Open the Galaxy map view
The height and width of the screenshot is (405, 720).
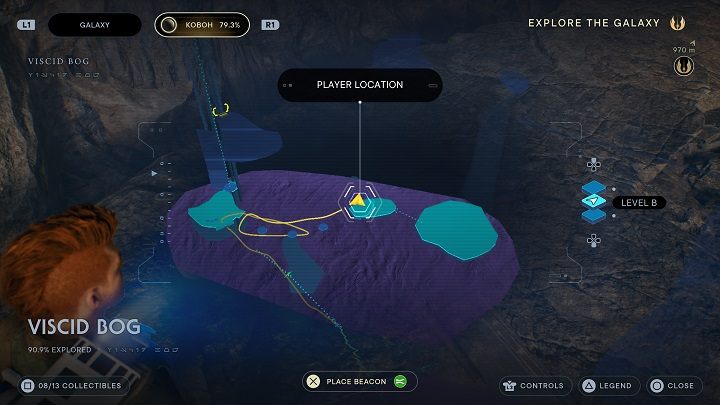95,24
